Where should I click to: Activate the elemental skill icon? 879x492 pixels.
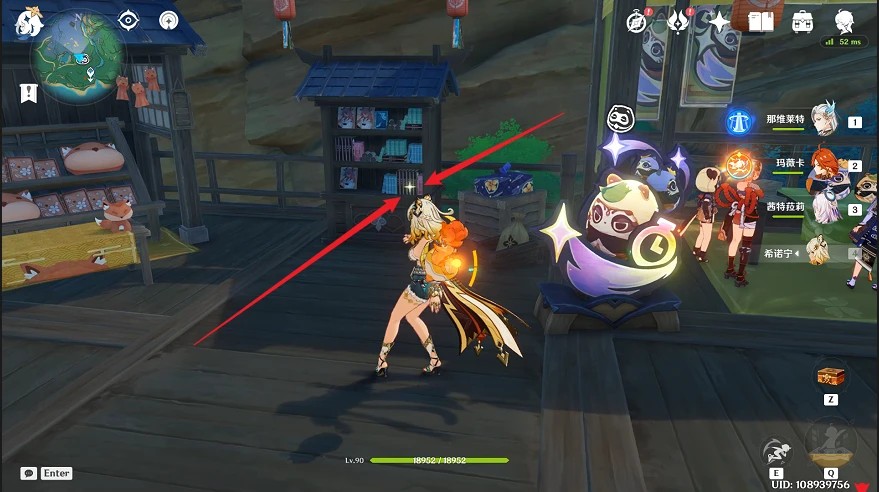click(777, 450)
